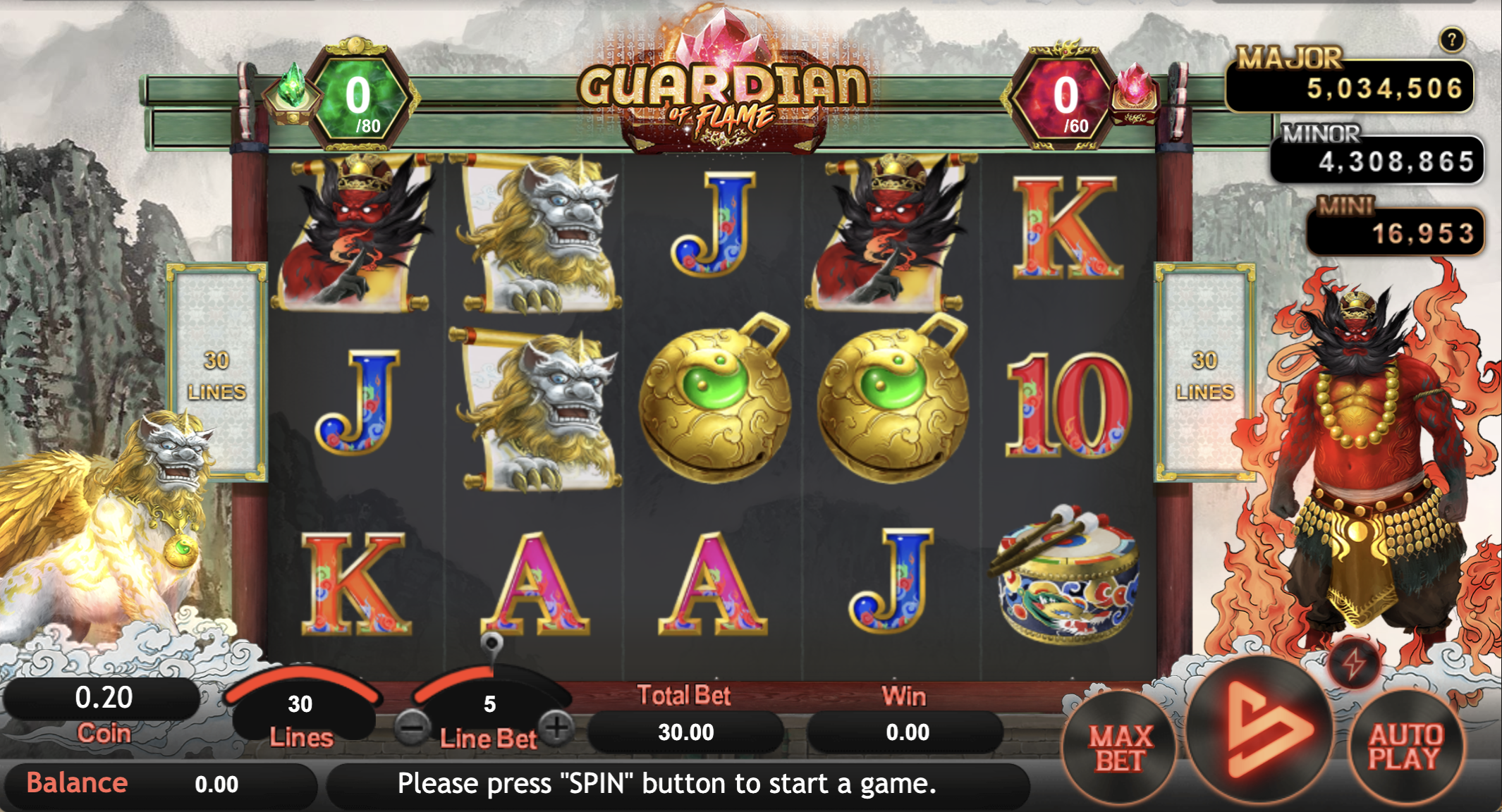Screen dimensions: 1502x812
Task: Toggle the lightning bolt turbo spin icon
Action: click(1353, 663)
